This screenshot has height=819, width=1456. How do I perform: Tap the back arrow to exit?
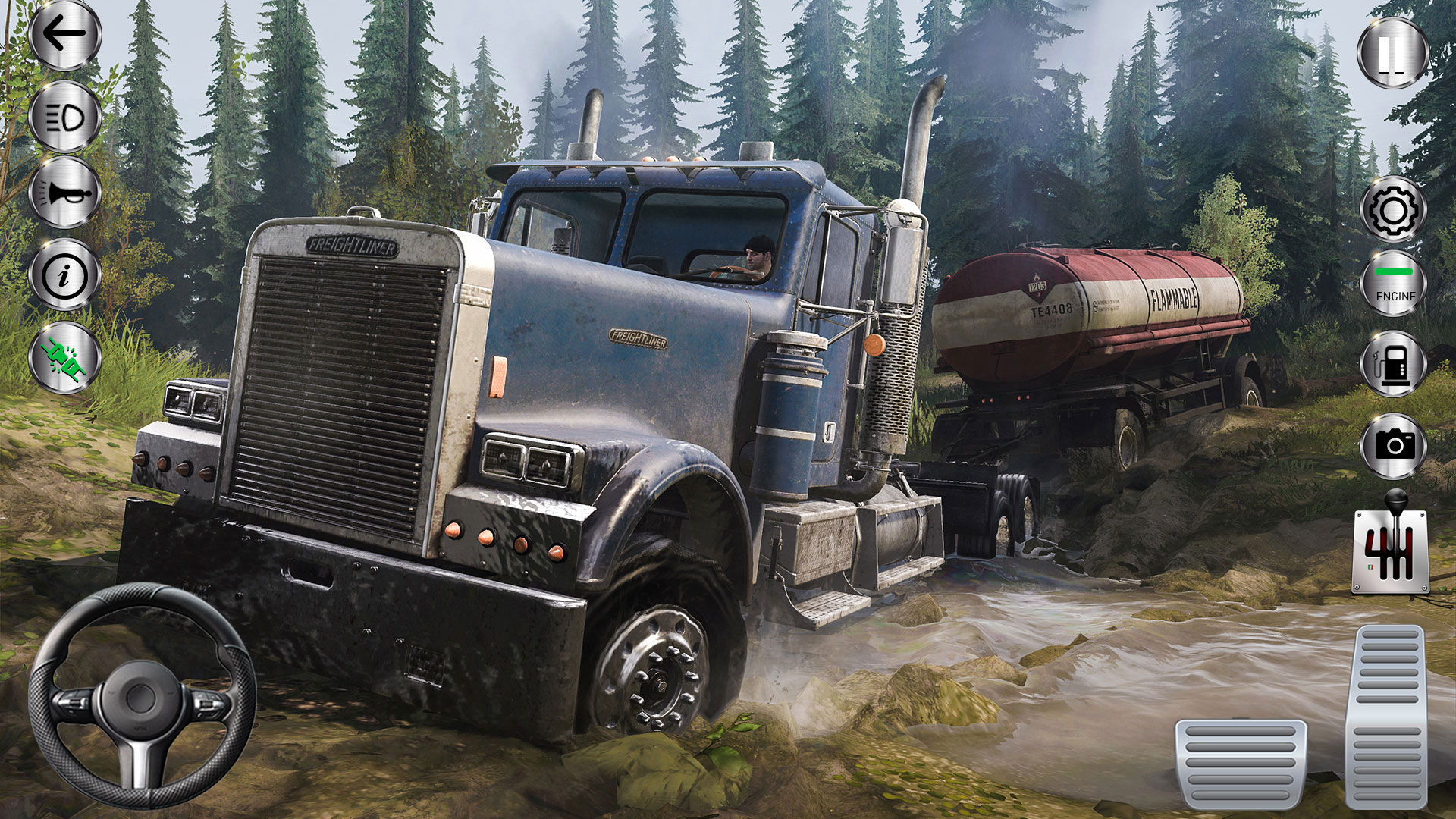point(63,34)
